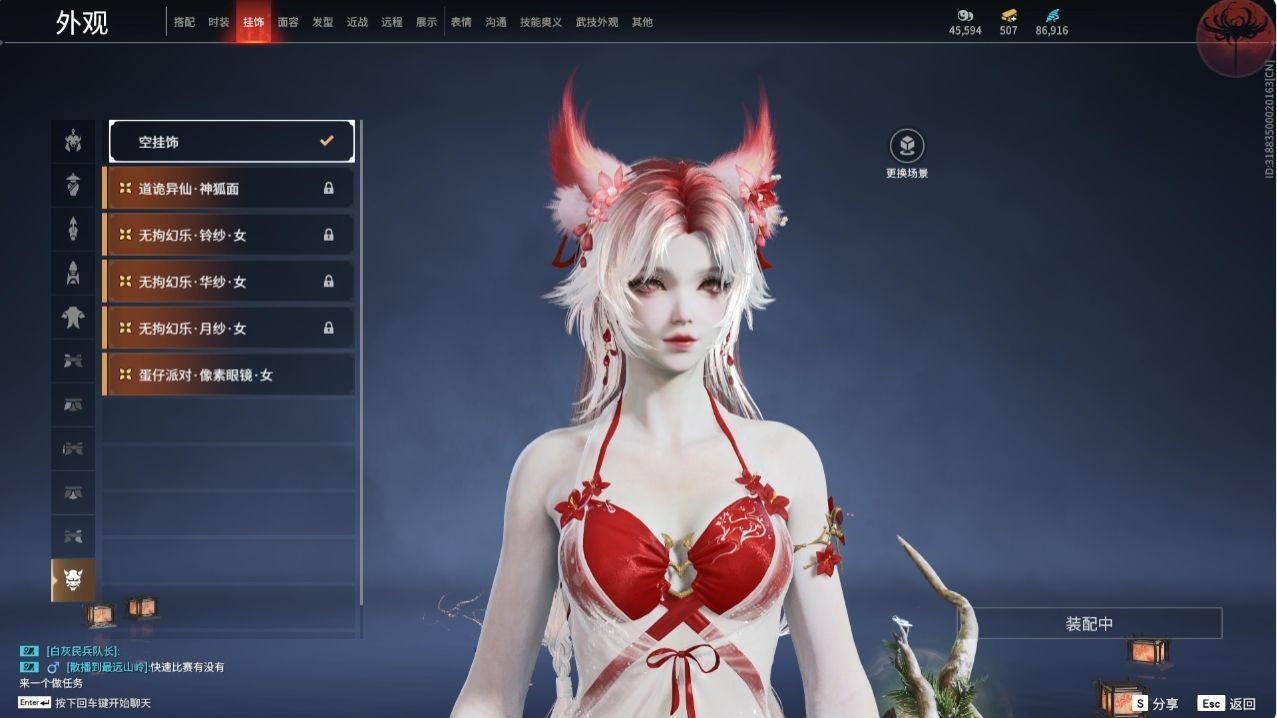This screenshot has width=1277, height=718.
Task: Click the 装配中 equip status button
Action: click(x=1089, y=624)
